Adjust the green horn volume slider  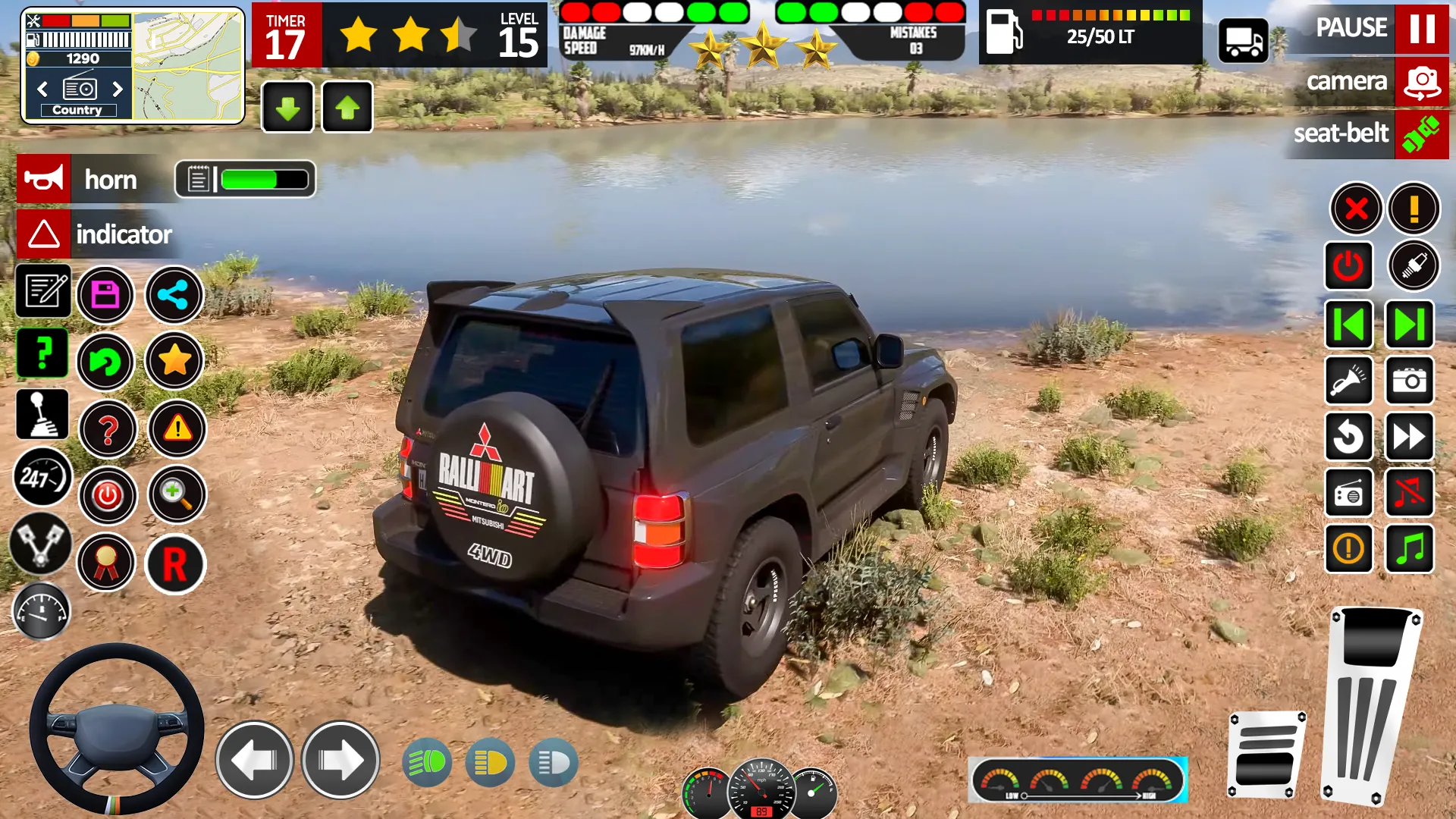[250, 179]
